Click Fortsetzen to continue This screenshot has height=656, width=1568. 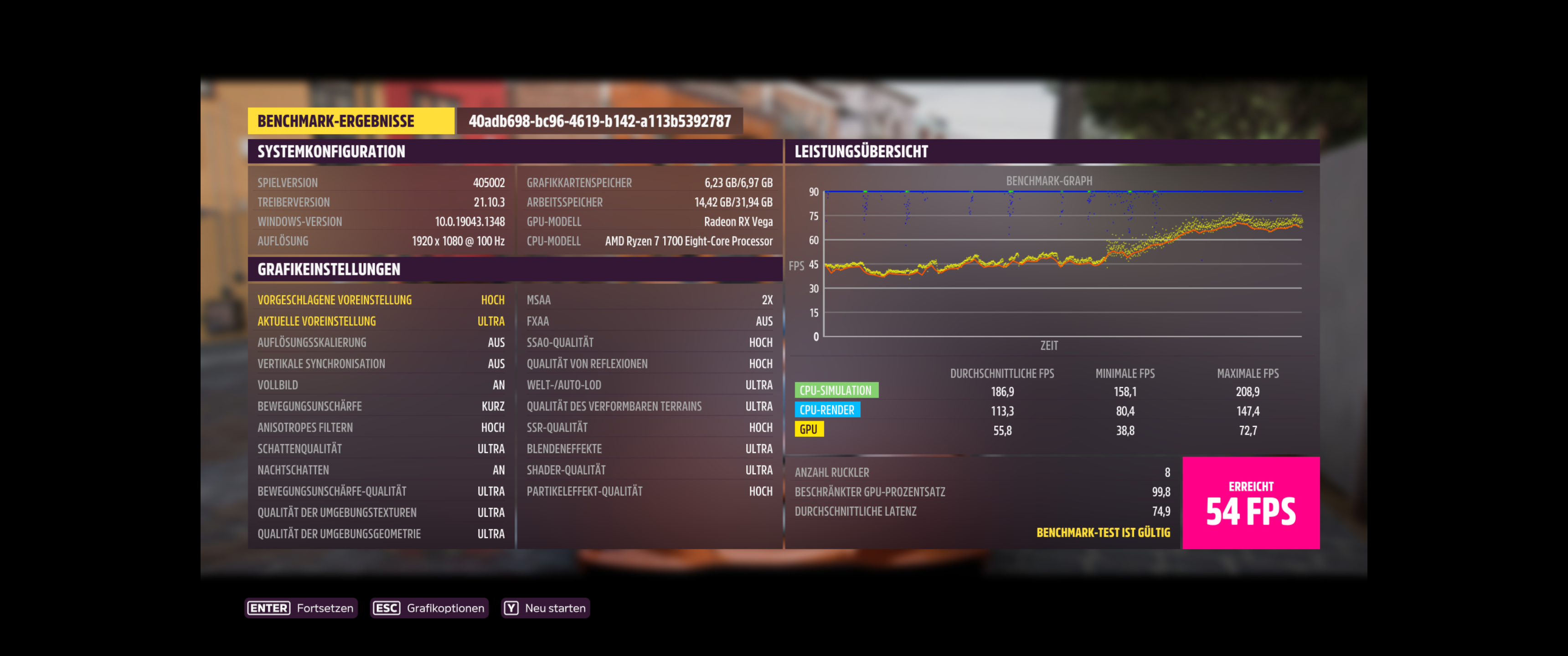click(x=325, y=607)
